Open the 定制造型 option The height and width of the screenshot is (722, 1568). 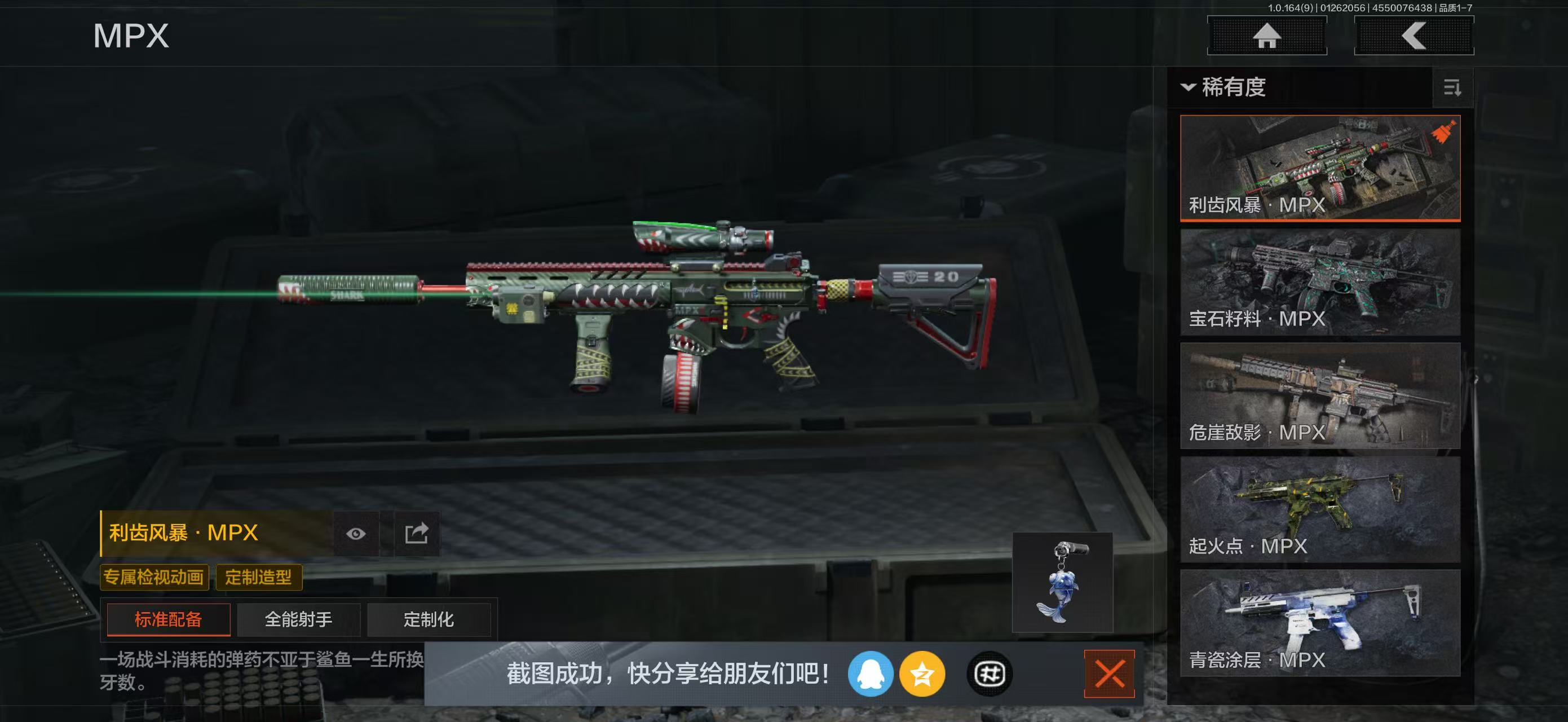point(260,576)
